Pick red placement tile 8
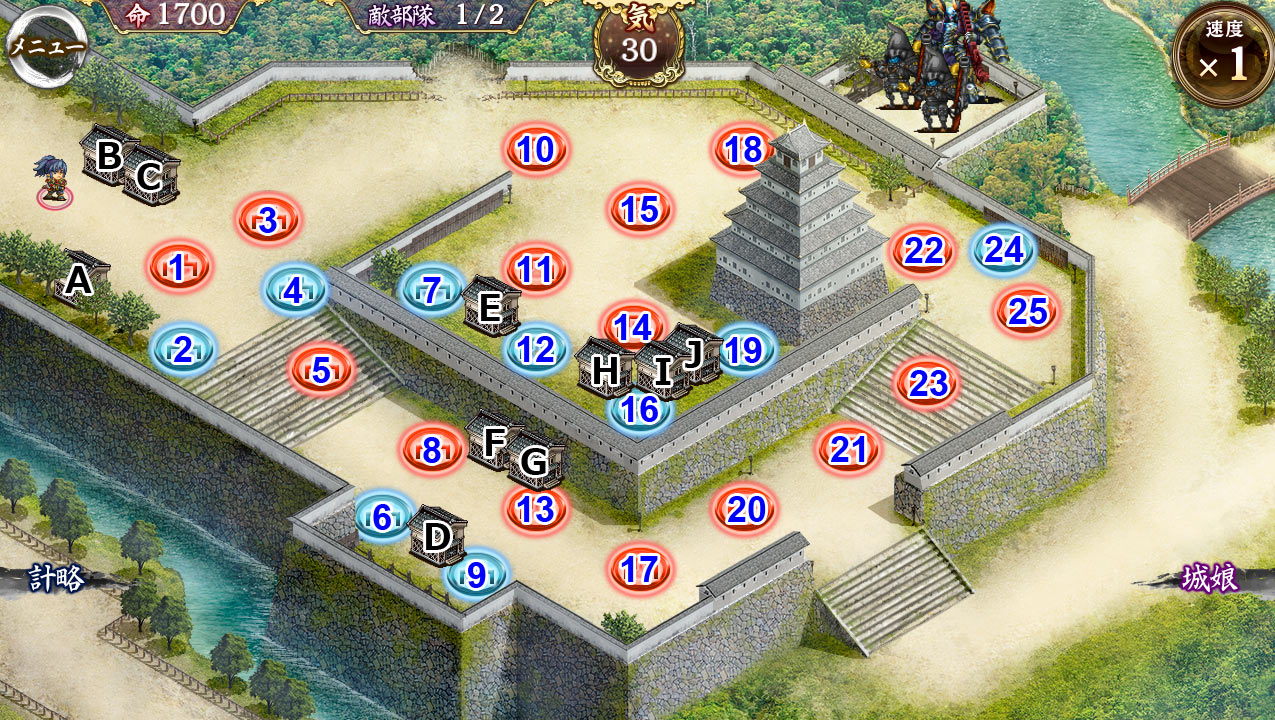The height and width of the screenshot is (720, 1275). (432, 450)
